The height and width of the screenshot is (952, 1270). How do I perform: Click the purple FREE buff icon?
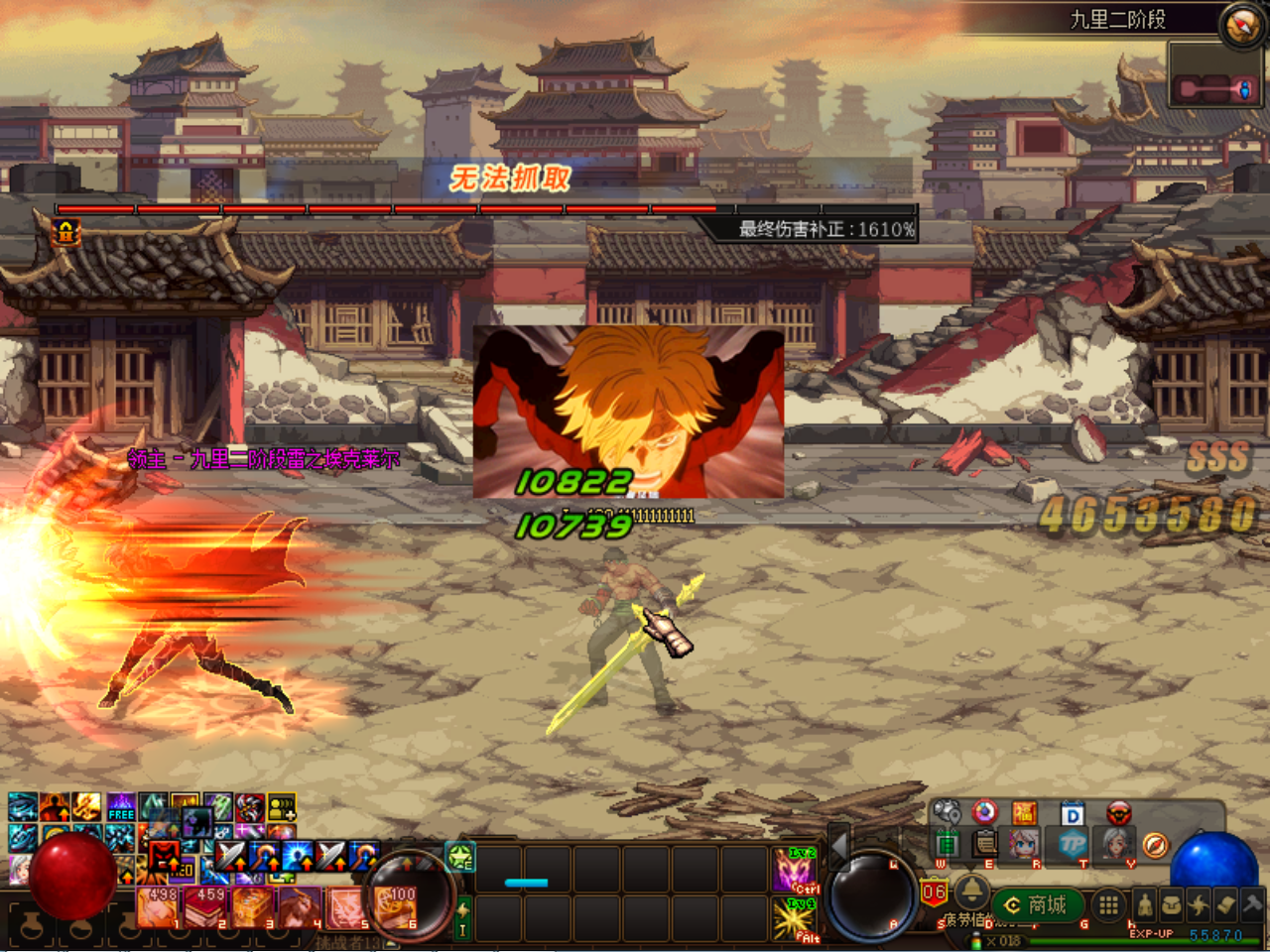(x=121, y=808)
